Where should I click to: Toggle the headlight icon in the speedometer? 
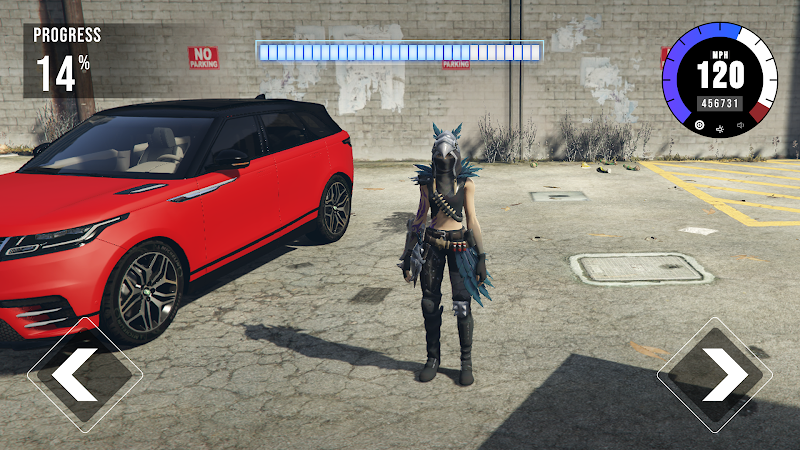(720, 127)
